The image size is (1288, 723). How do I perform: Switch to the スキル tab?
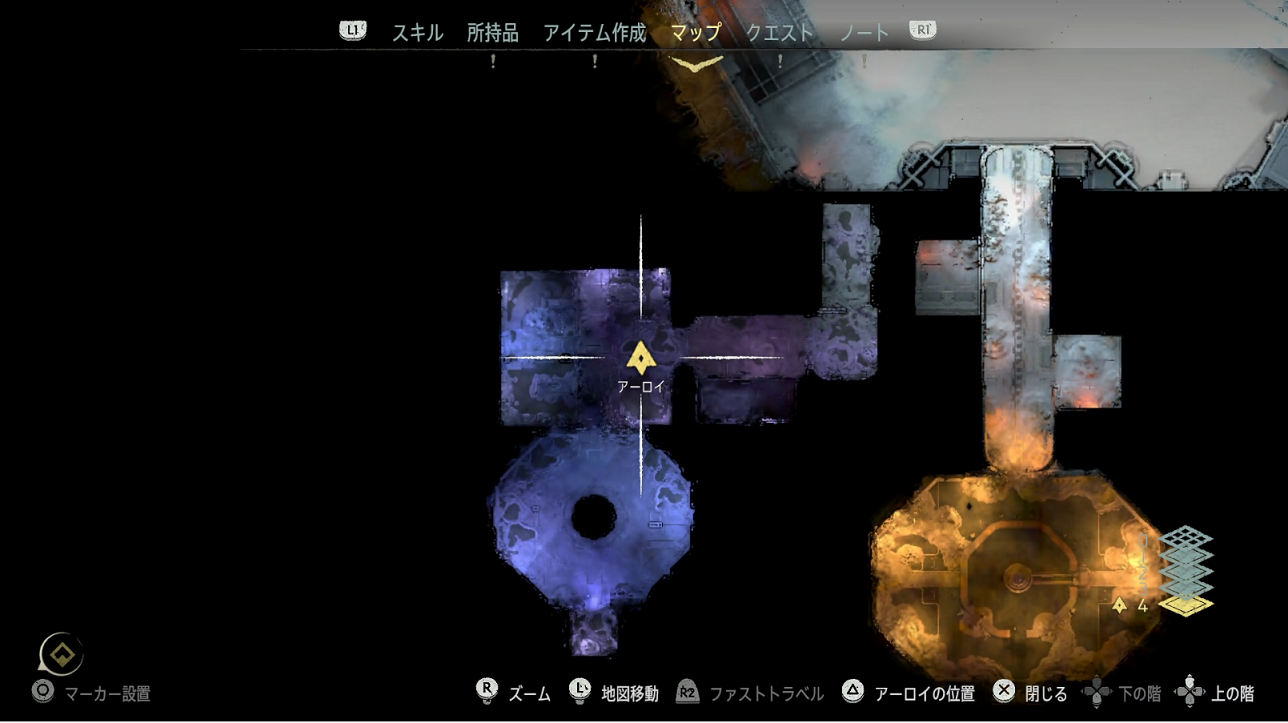(416, 31)
